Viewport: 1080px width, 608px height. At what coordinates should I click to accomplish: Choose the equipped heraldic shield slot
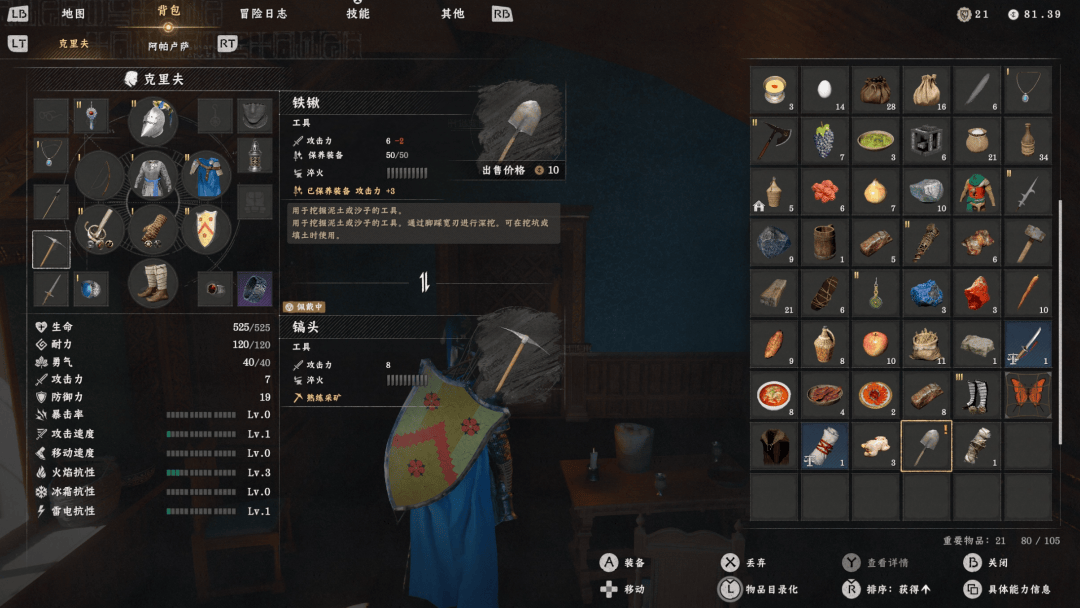coord(206,229)
